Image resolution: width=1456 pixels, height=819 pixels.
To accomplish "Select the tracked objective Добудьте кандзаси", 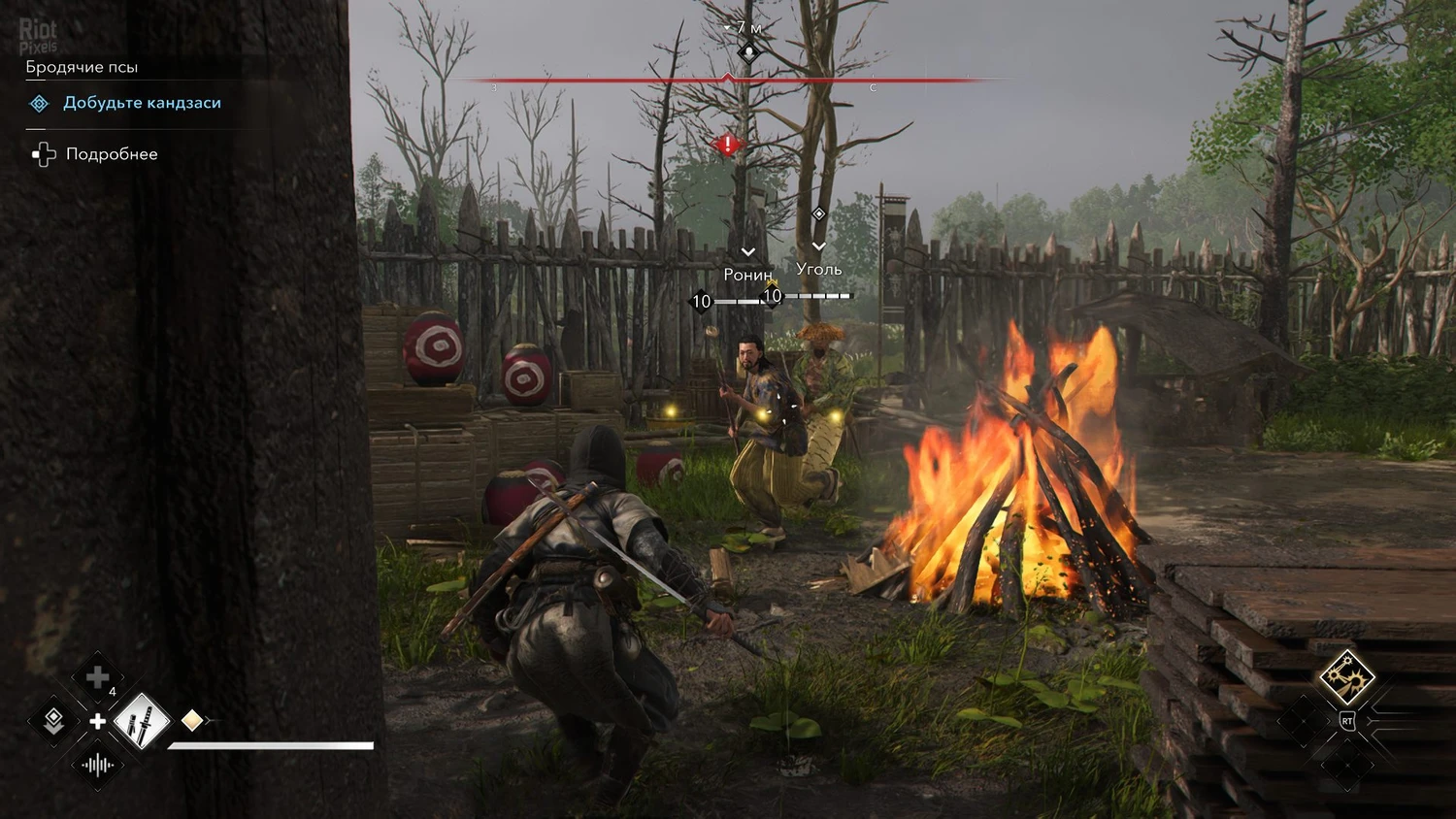I will point(142,103).
